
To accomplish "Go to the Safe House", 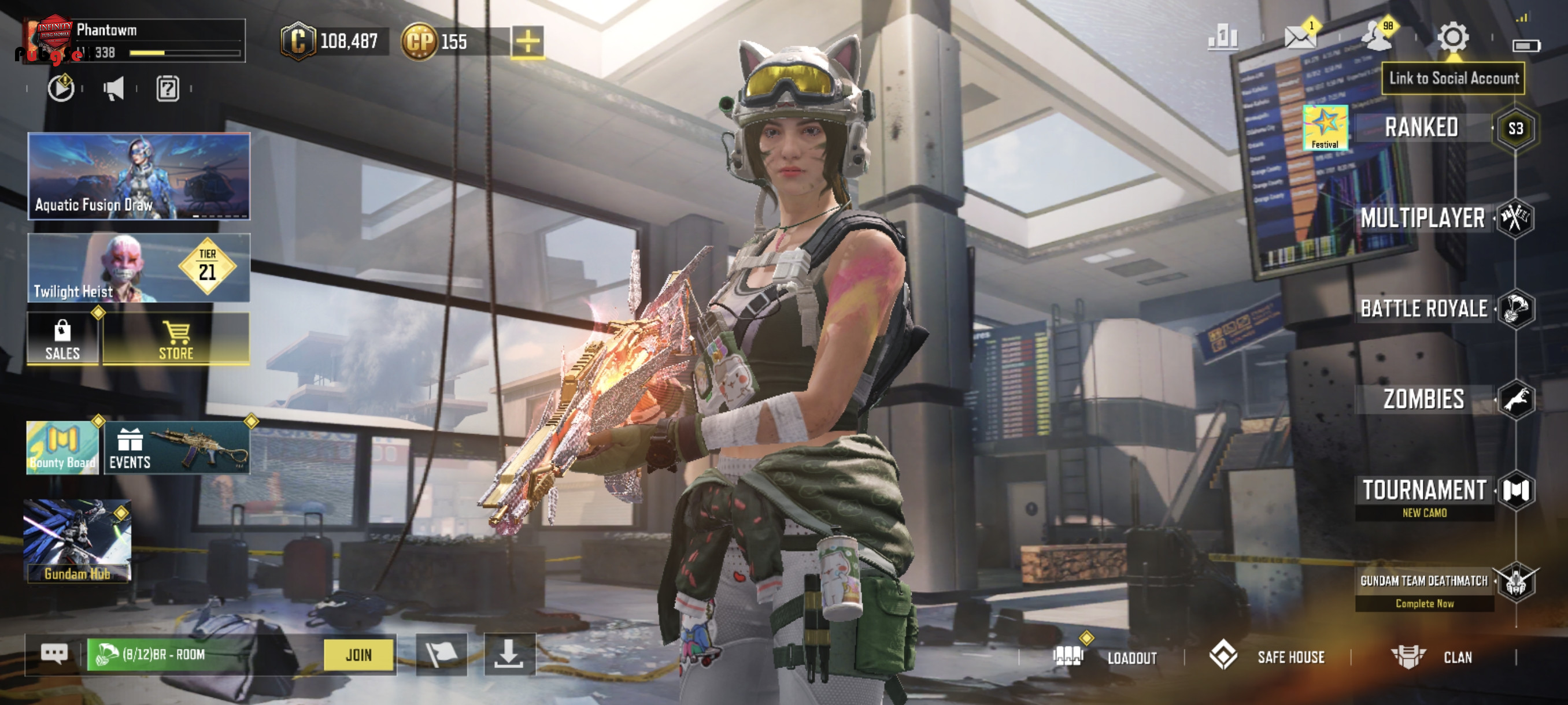I will (1269, 657).
